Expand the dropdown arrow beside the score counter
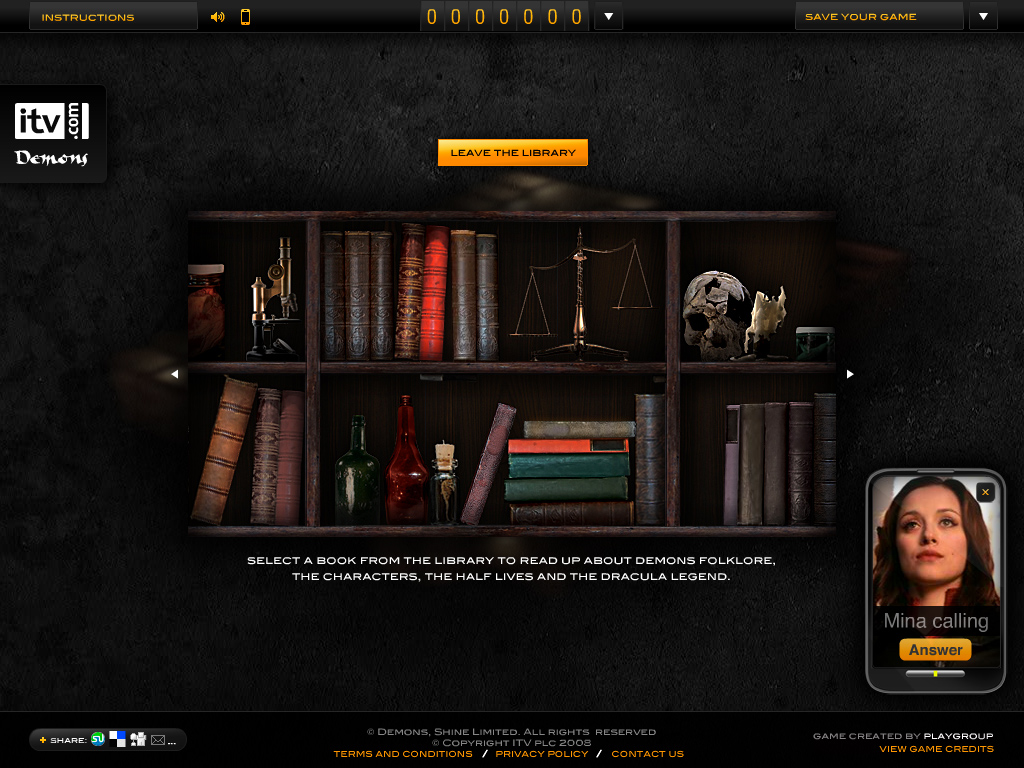1024x768 pixels. (x=608, y=17)
